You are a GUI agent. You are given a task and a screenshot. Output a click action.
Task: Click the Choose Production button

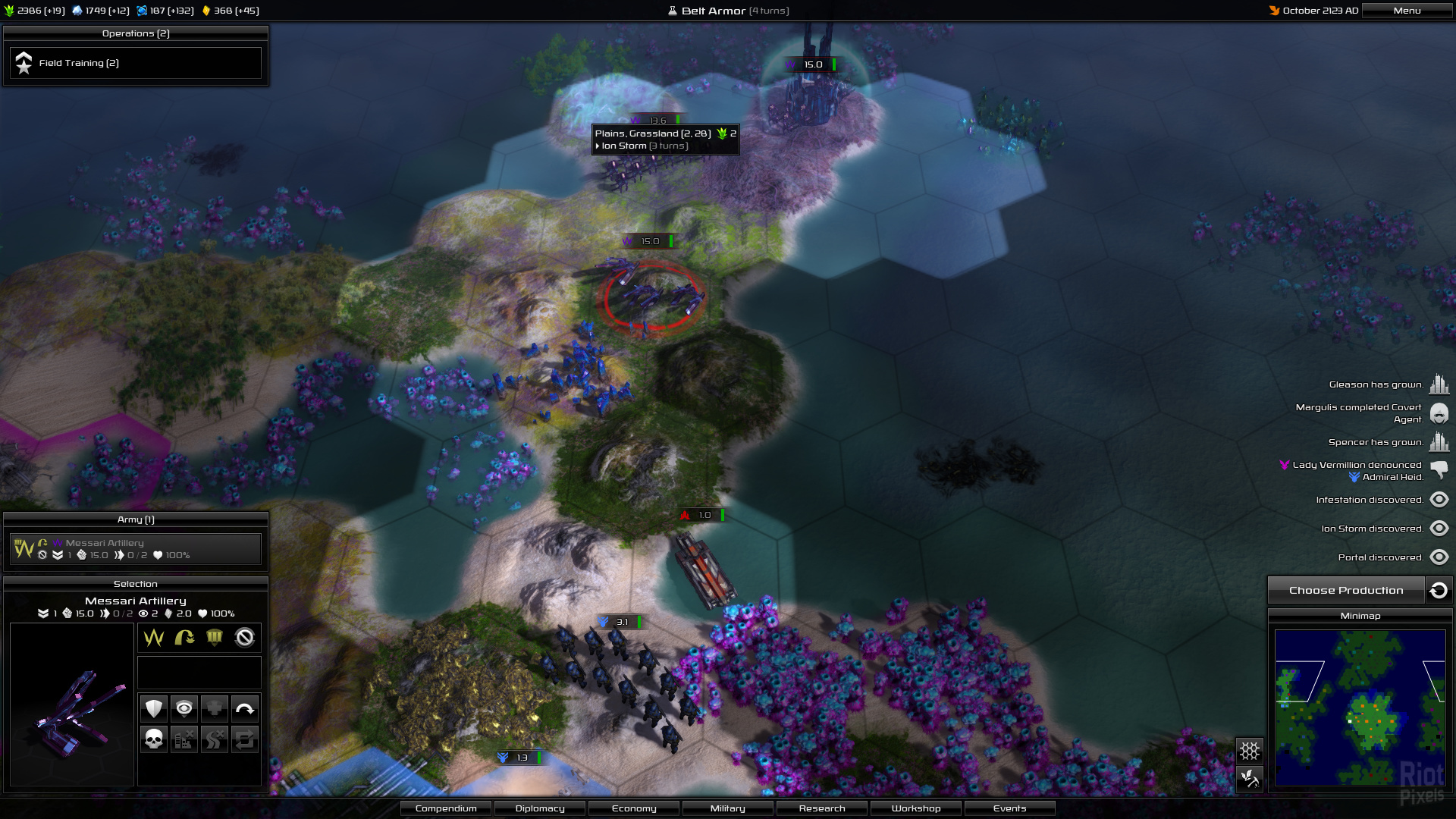click(x=1345, y=590)
